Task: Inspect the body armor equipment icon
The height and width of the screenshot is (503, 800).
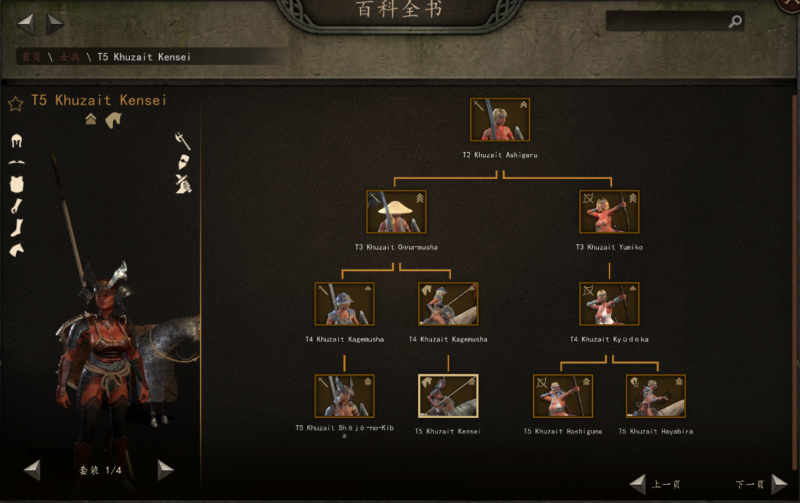Action: 16,184
